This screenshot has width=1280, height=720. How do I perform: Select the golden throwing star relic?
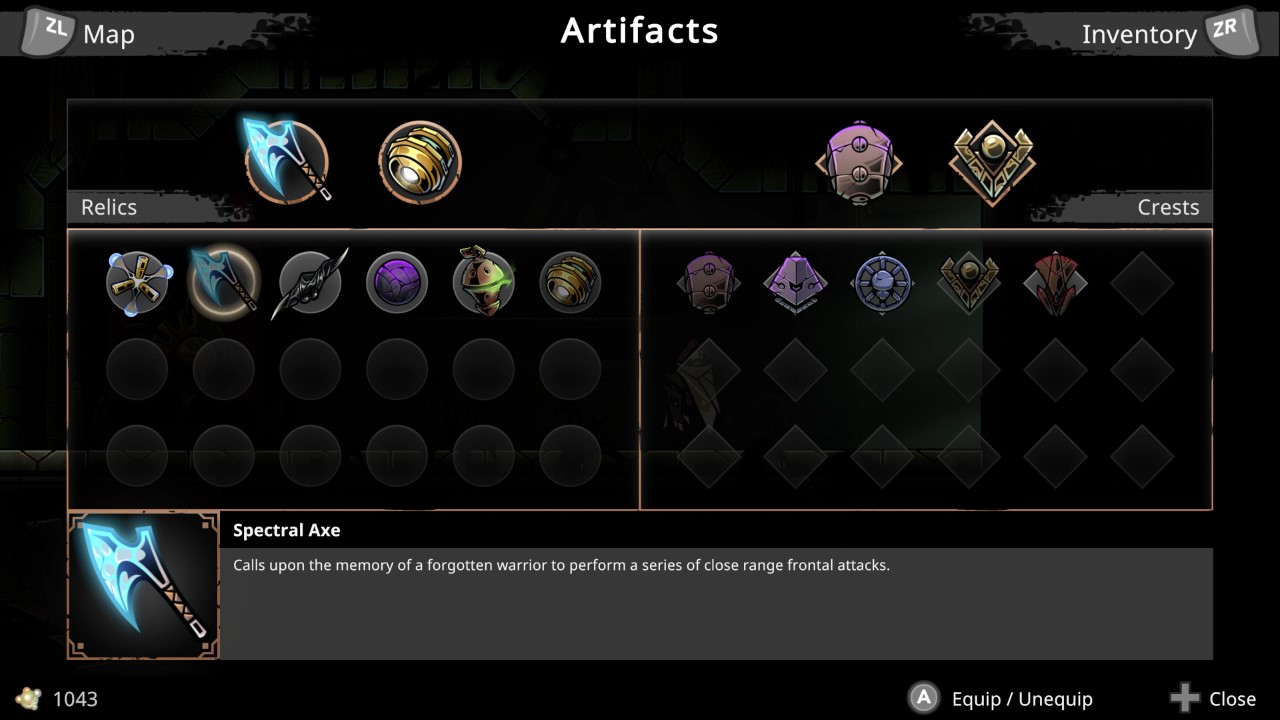(137, 282)
